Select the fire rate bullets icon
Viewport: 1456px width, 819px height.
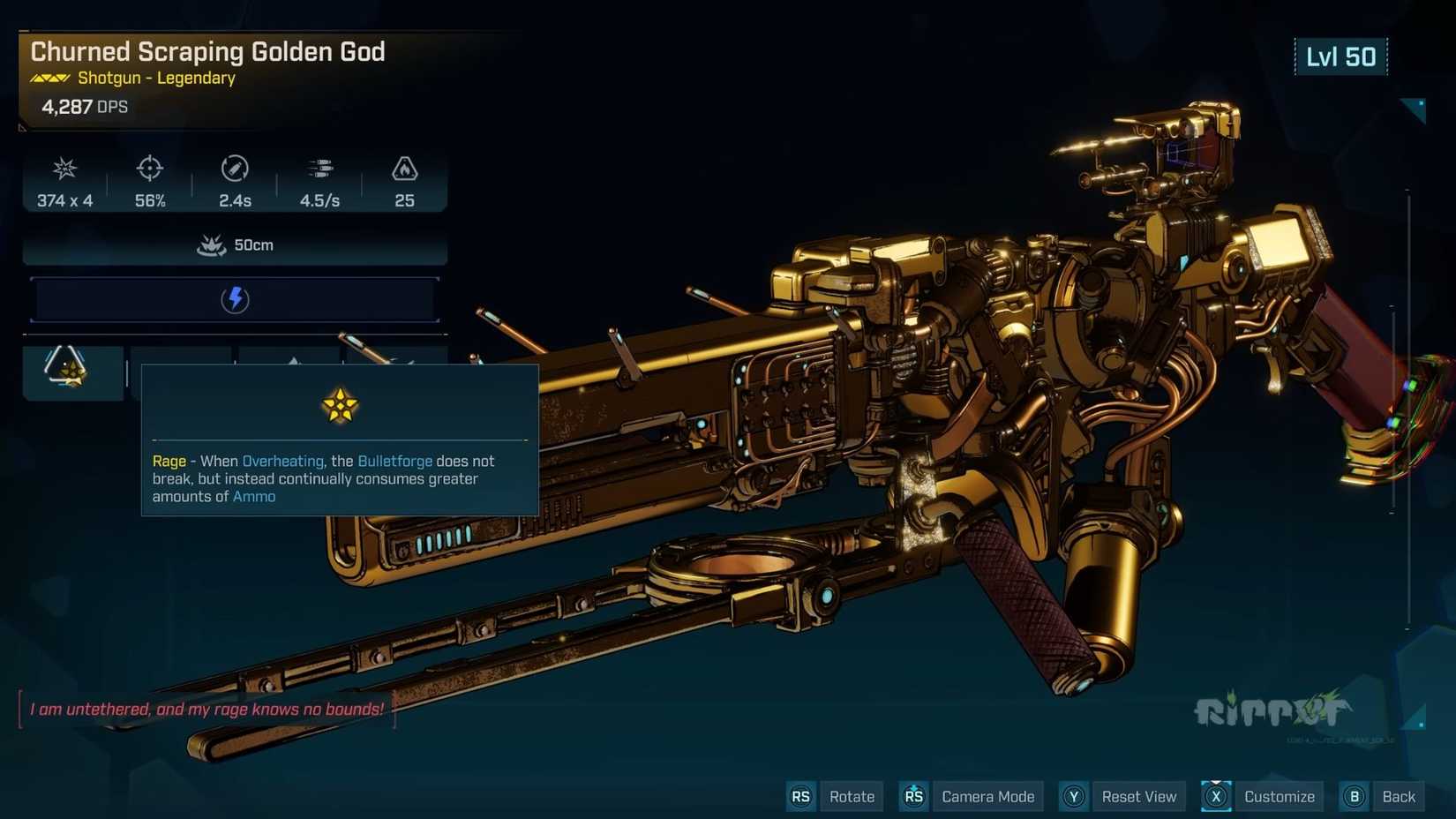pos(319,169)
